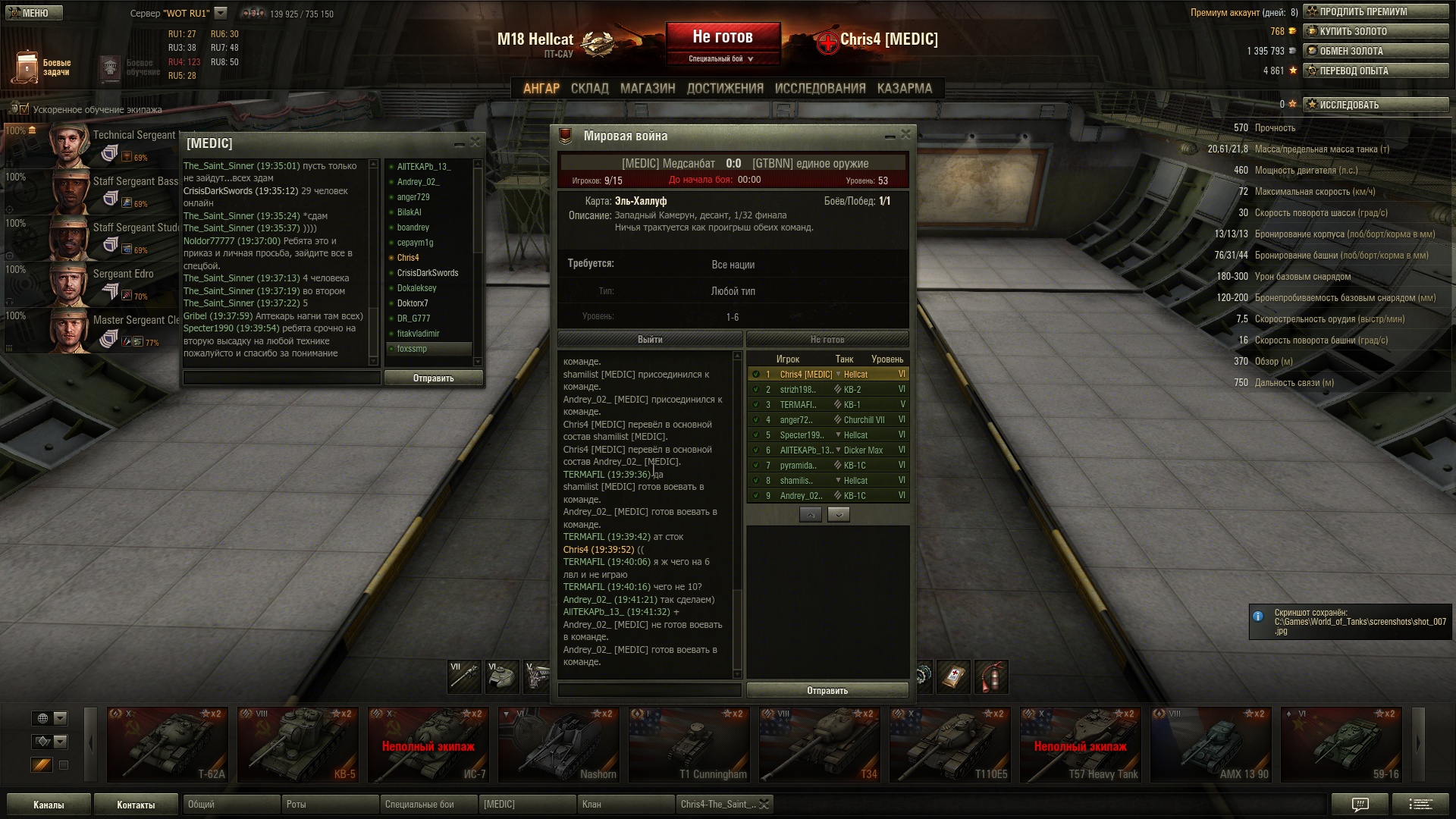This screenshot has width=1456, height=819.
Task: Click the red "Не готов" battle button
Action: tap(723, 38)
